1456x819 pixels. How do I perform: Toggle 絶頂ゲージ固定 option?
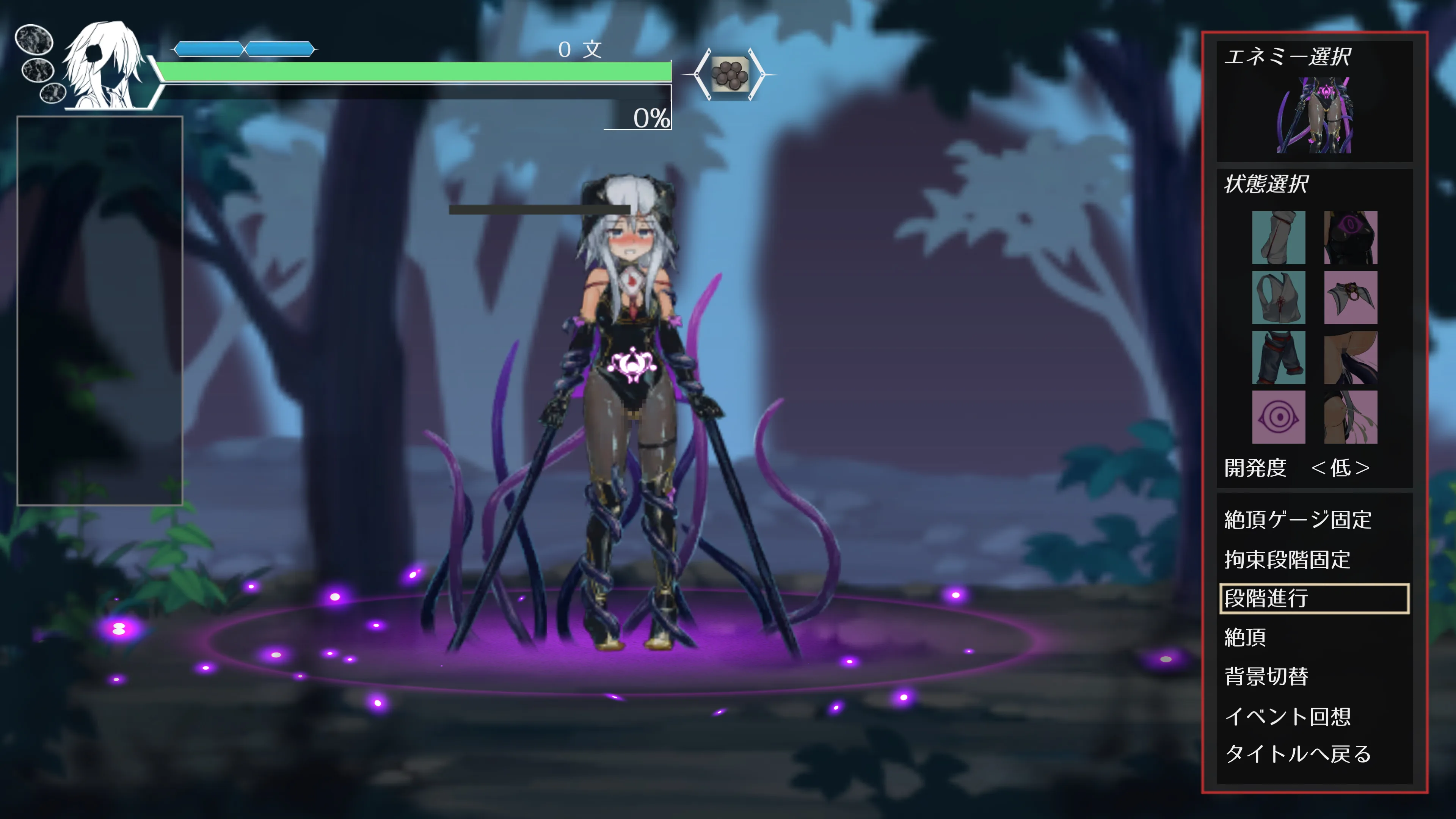[x=1298, y=519]
